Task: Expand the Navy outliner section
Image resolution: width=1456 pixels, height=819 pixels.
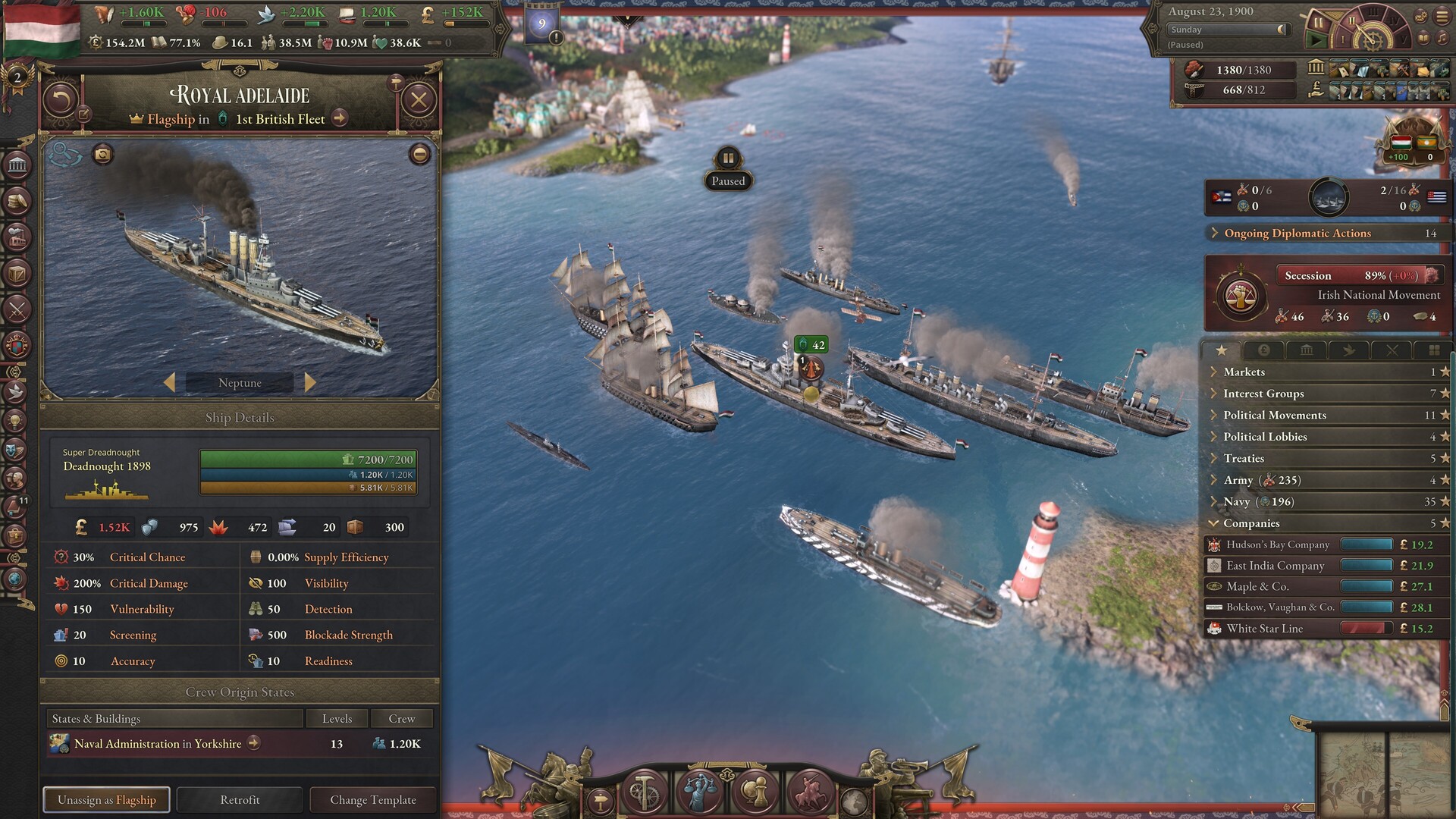Action: tap(1236, 501)
